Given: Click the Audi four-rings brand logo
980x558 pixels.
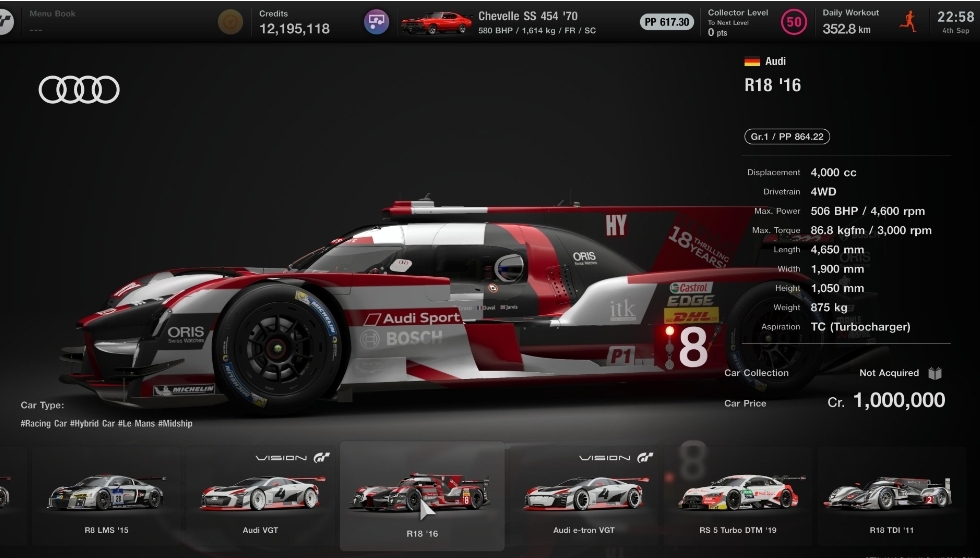Looking at the screenshot, I should point(79,90).
